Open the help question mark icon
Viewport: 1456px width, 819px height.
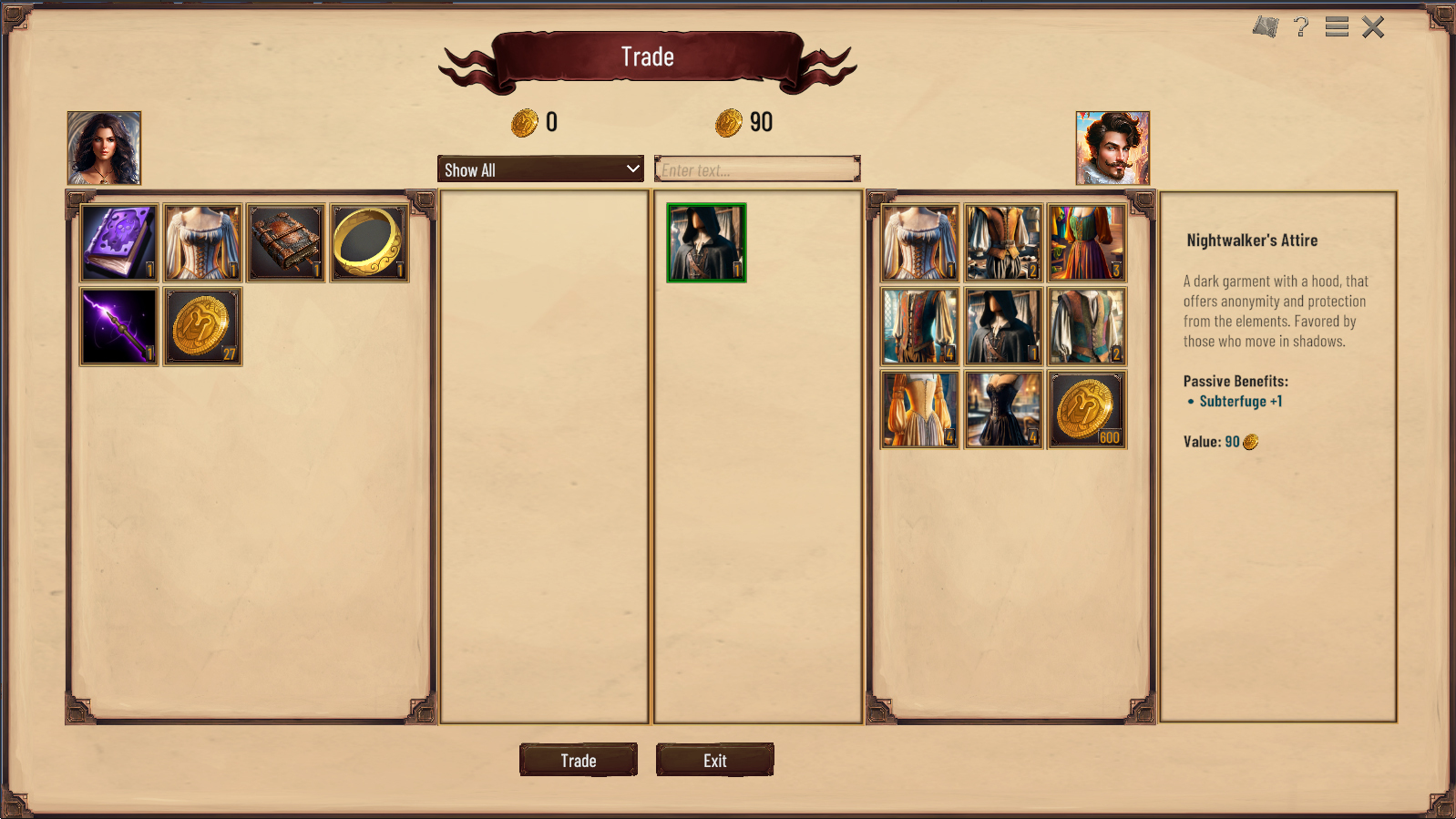coord(1301,27)
